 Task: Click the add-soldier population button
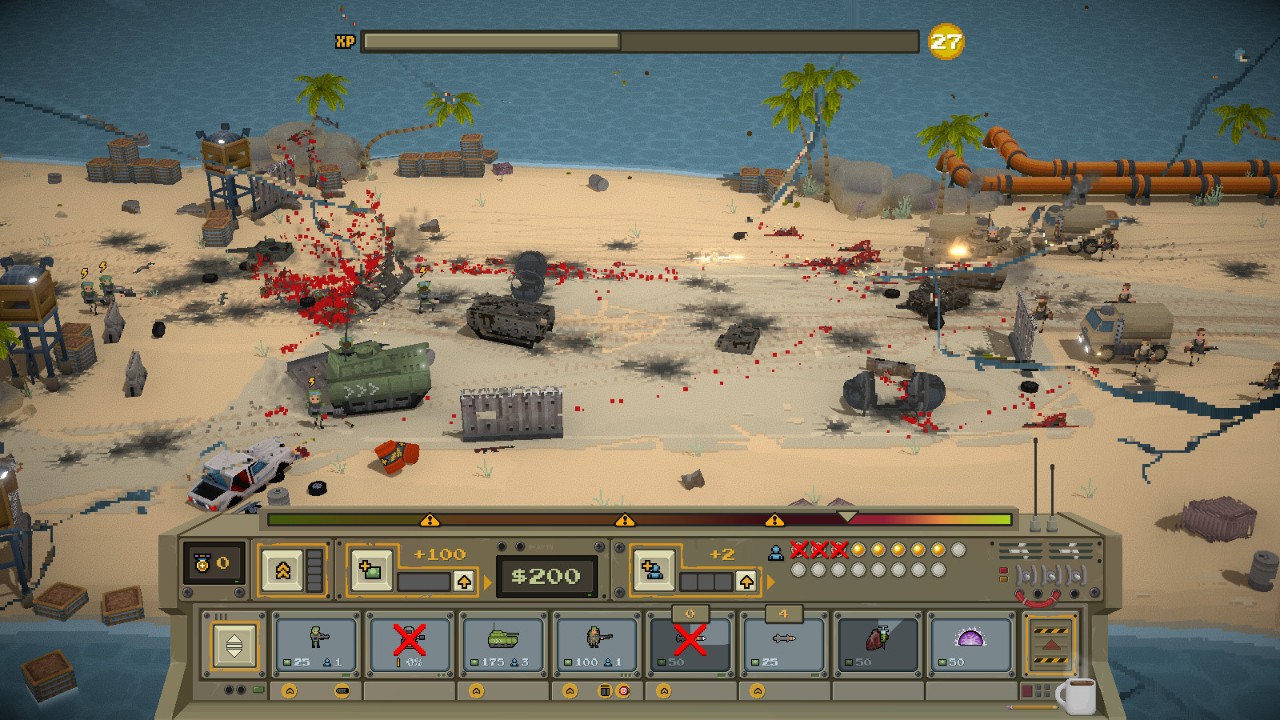click(x=651, y=571)
